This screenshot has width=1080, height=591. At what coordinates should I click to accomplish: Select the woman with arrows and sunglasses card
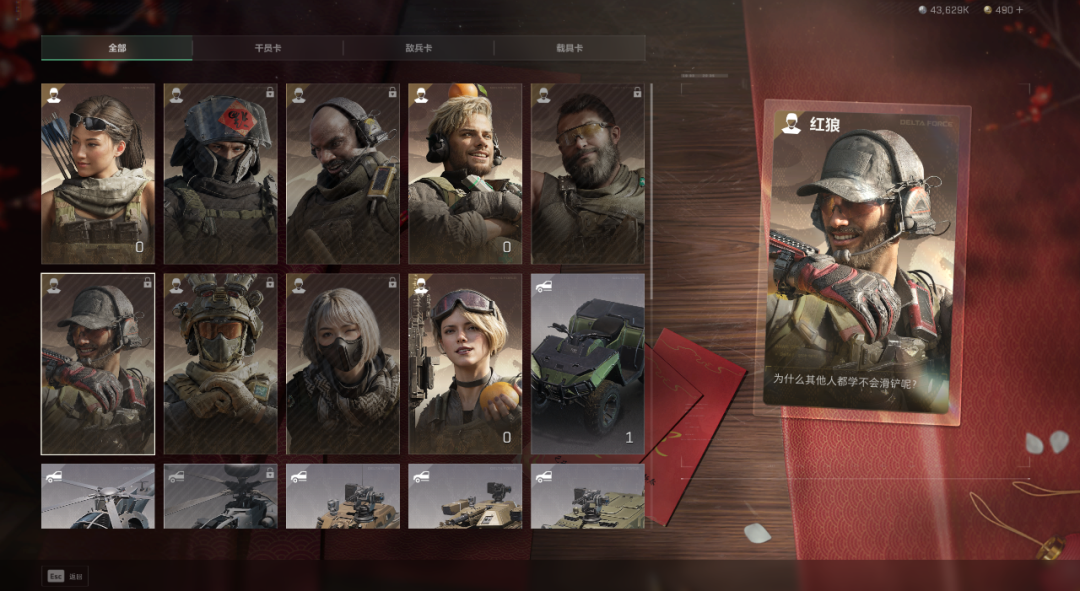pos(98,173)
